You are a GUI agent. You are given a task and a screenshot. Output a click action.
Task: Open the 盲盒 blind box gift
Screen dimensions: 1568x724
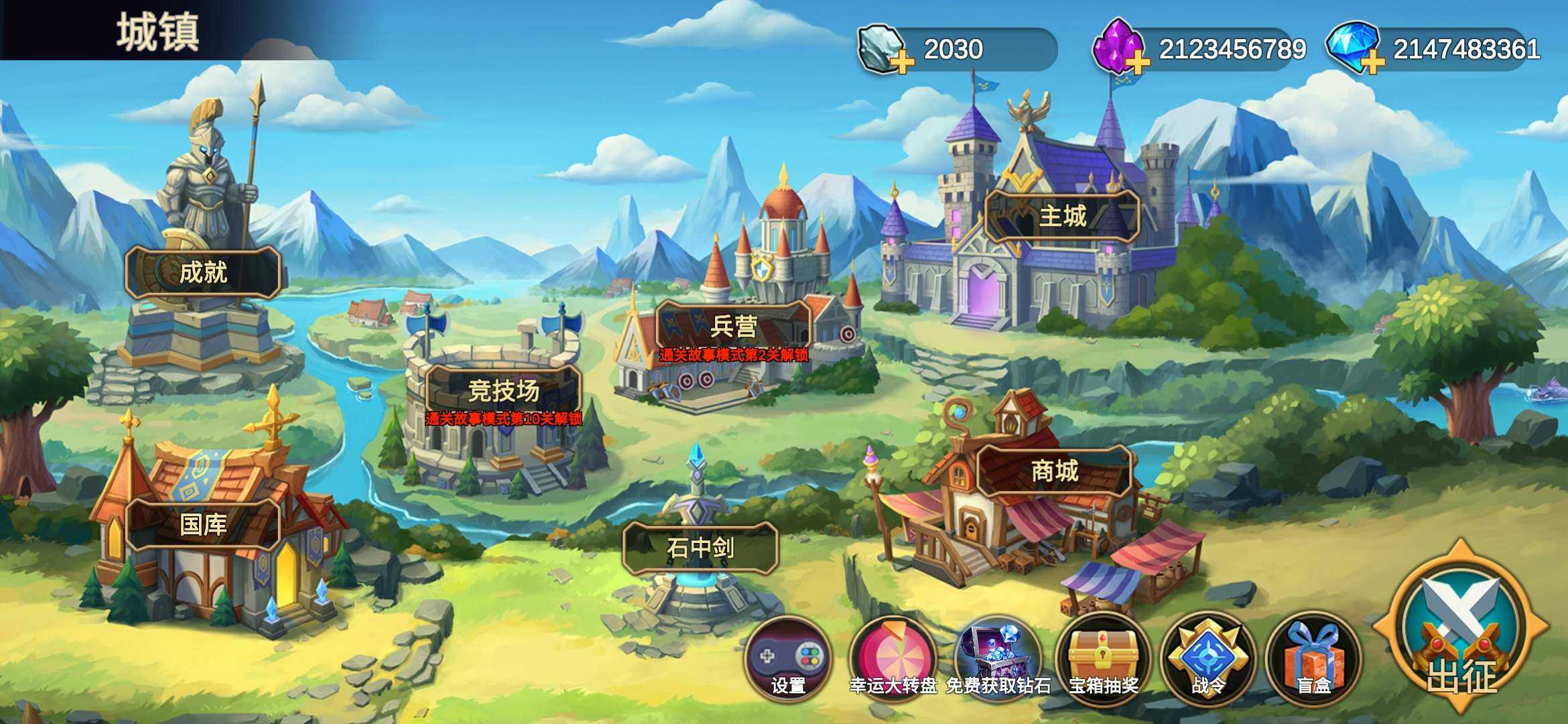pyautogui.click(x=1313, y=658)
